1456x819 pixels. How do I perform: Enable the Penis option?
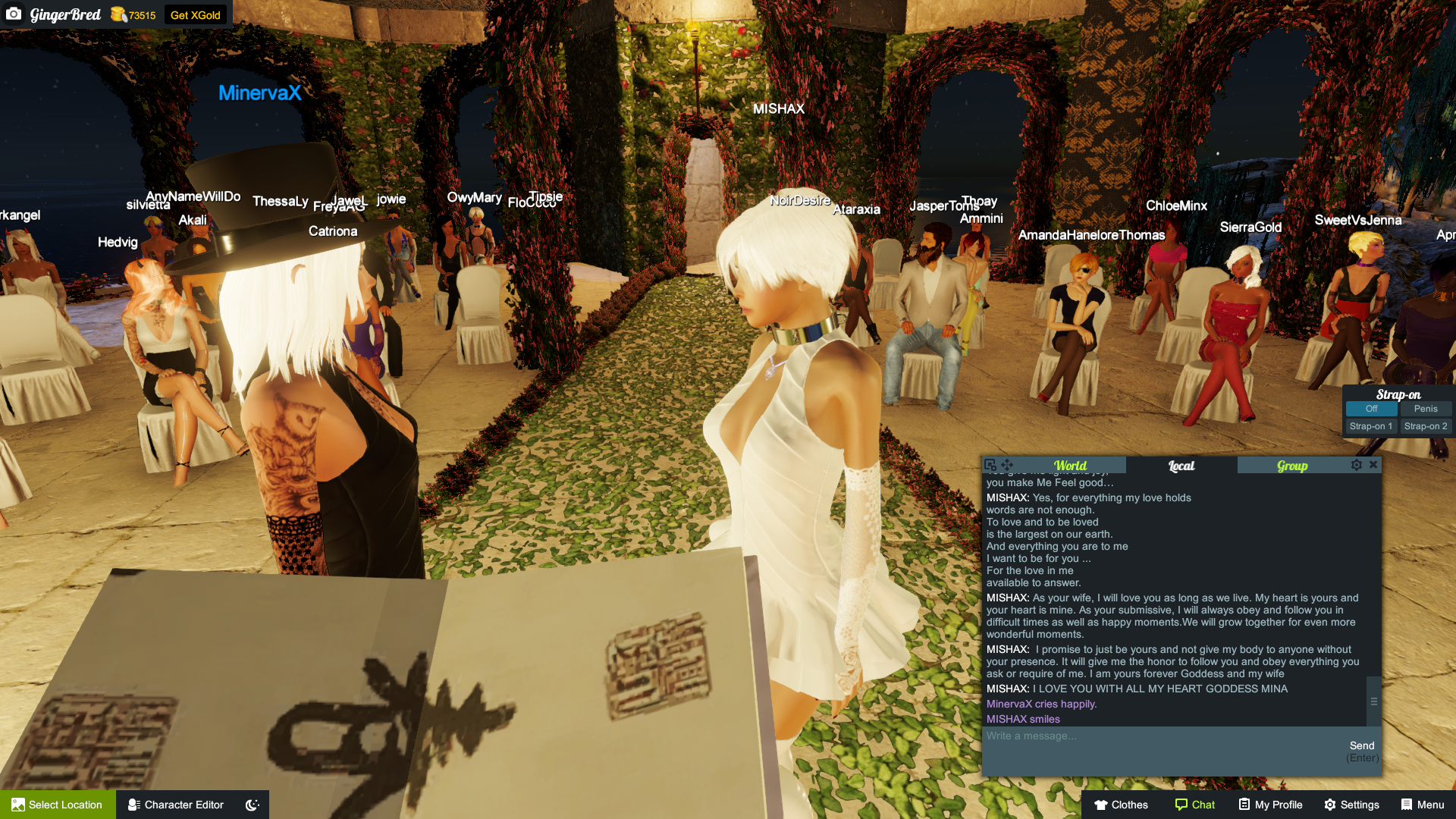pos(1426,409)
